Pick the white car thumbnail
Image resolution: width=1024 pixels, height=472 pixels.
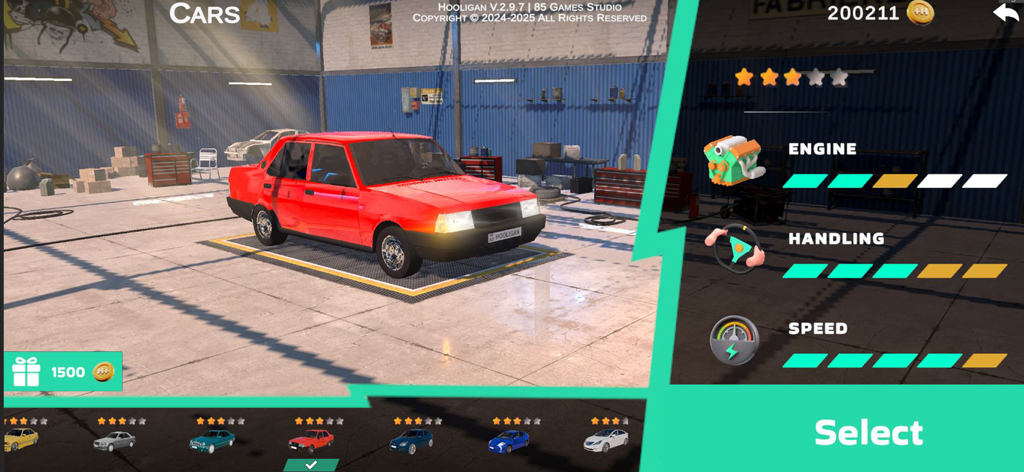(x=606, y=440)
